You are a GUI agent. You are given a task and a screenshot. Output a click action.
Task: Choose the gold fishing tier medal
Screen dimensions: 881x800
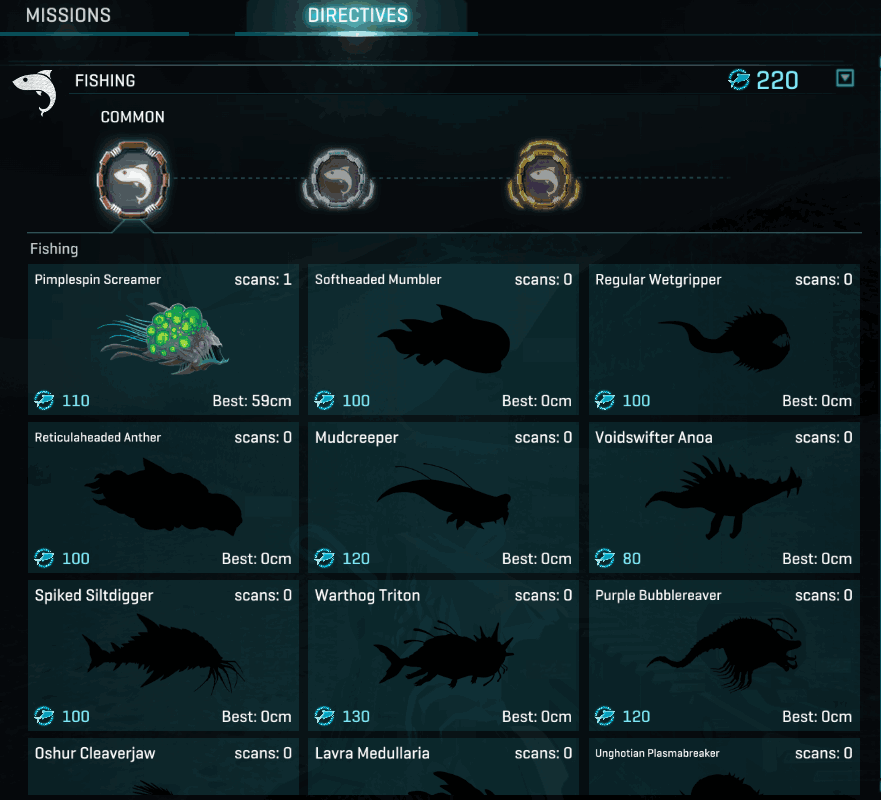coord(544,180)
